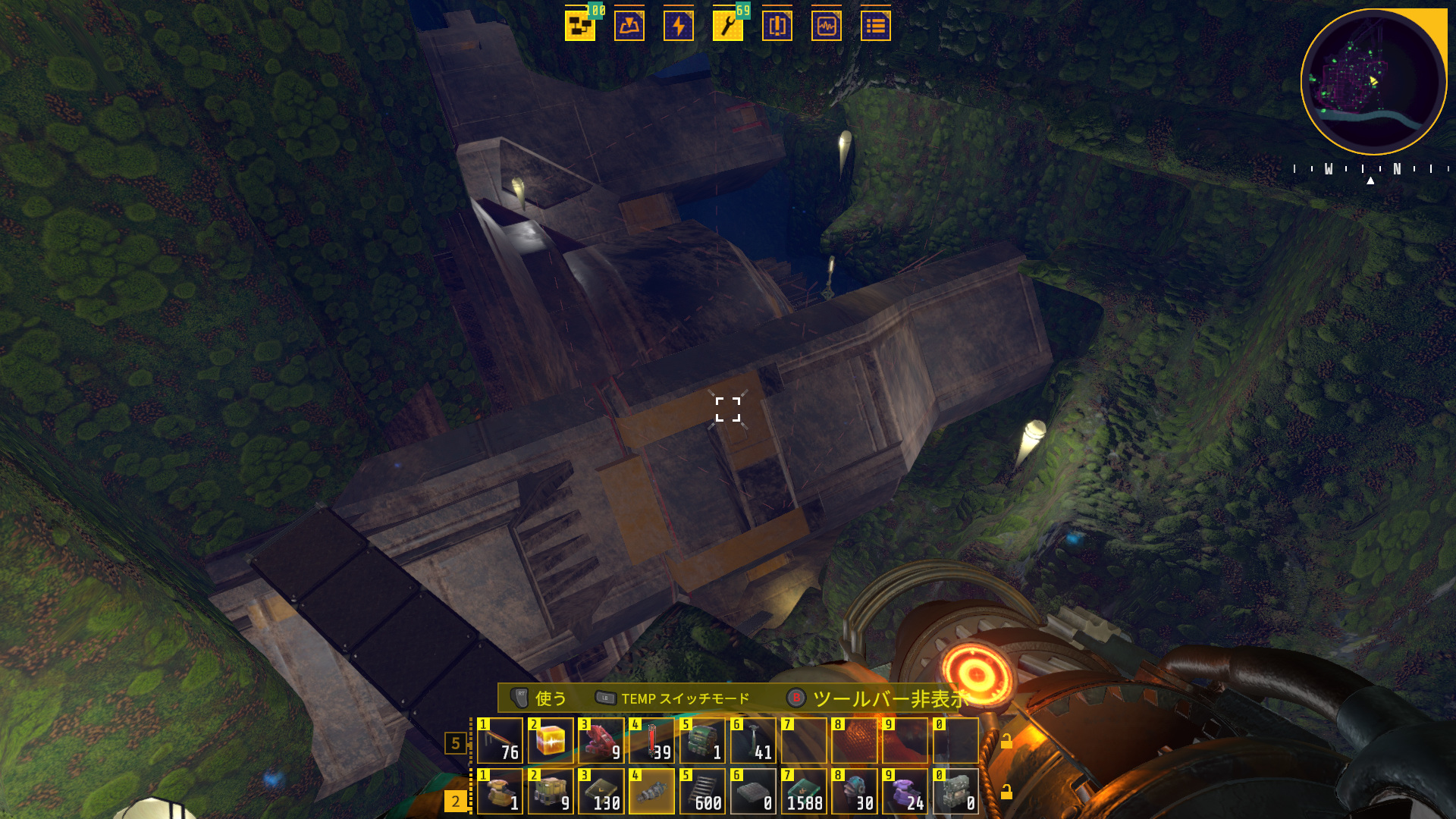
Task: Open the power lightning bolt panel
Action: point(678,26)
